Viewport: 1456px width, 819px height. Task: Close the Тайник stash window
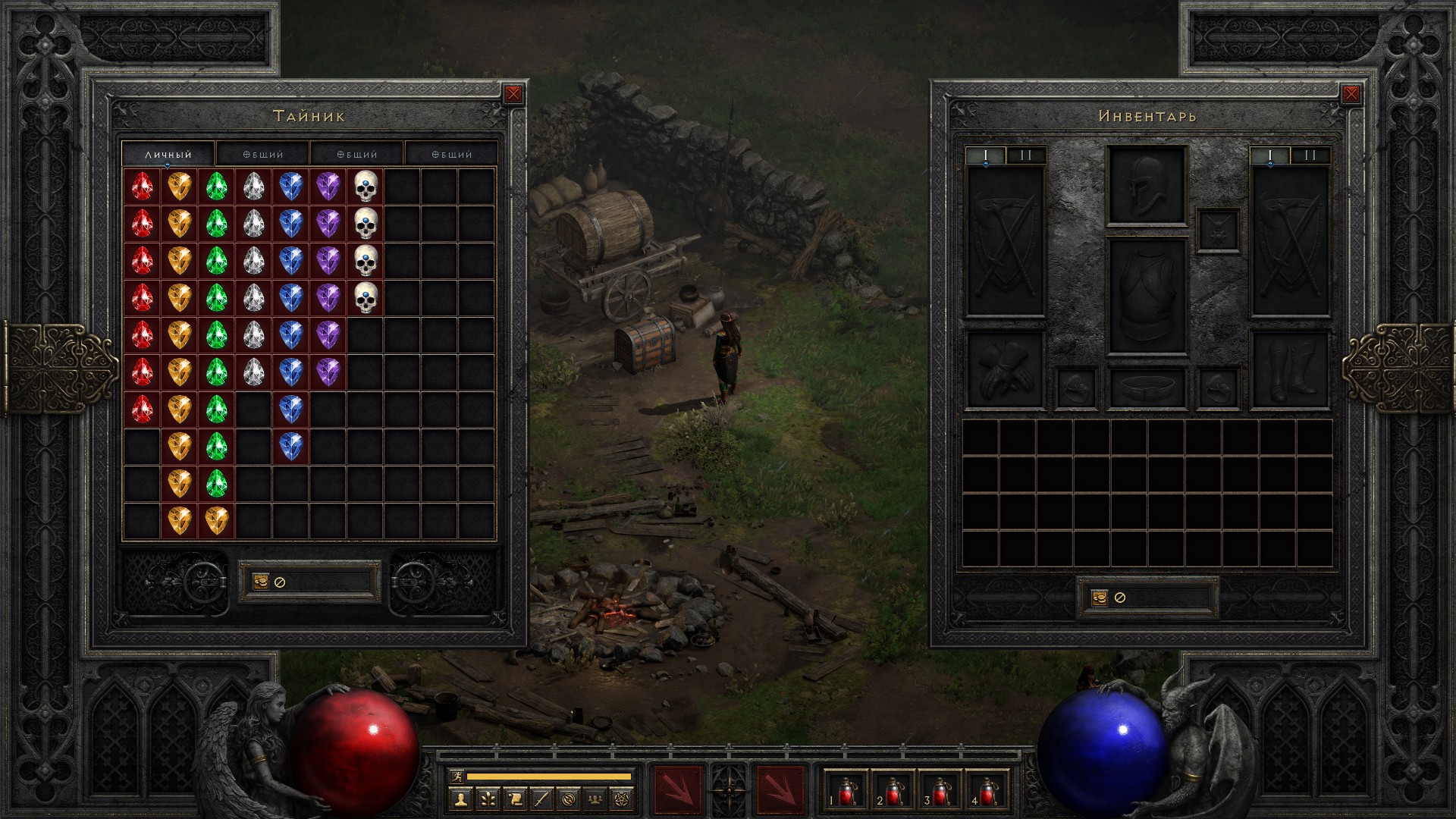(513, 94)
